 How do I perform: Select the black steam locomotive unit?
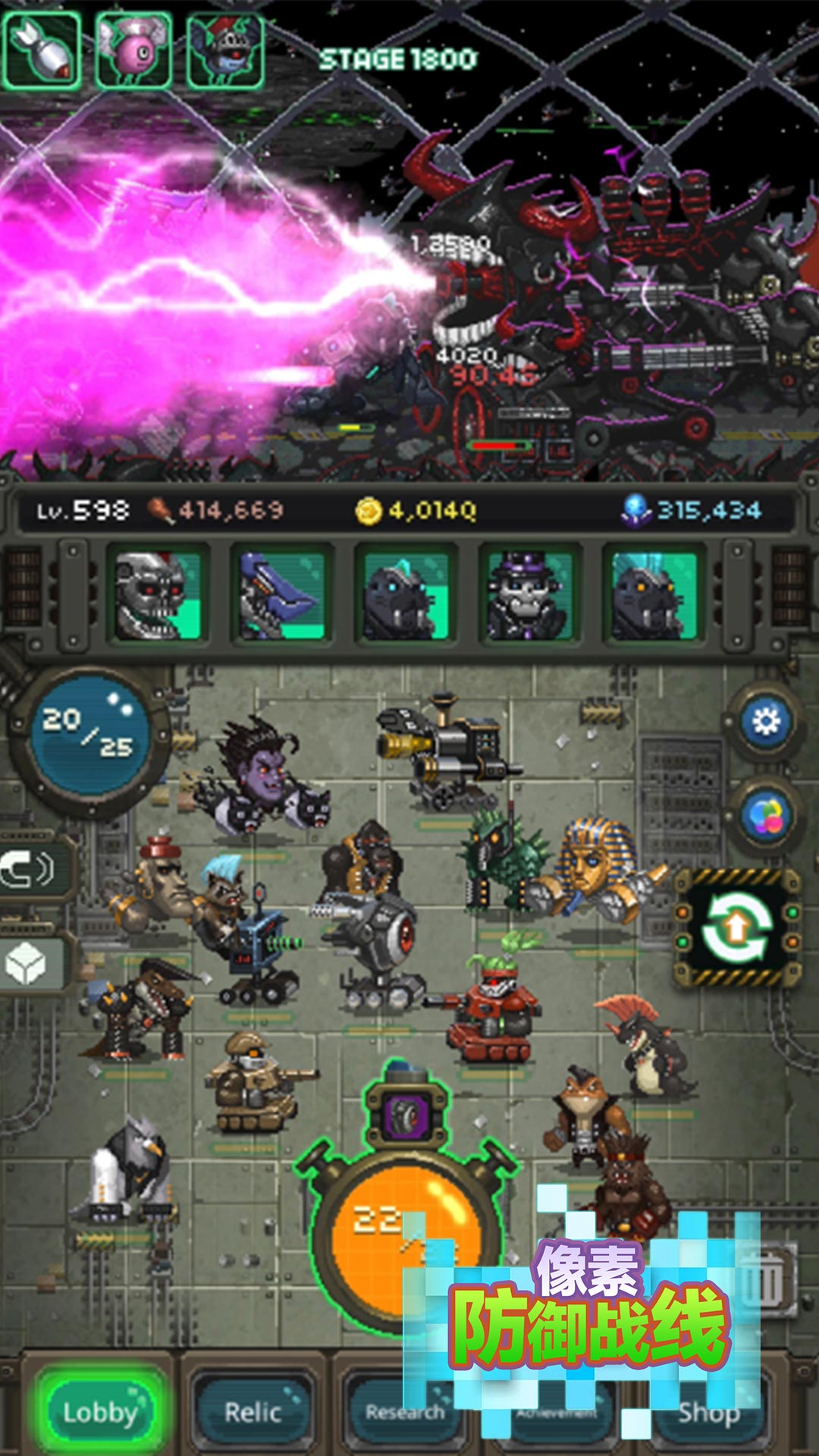(447, 747)
